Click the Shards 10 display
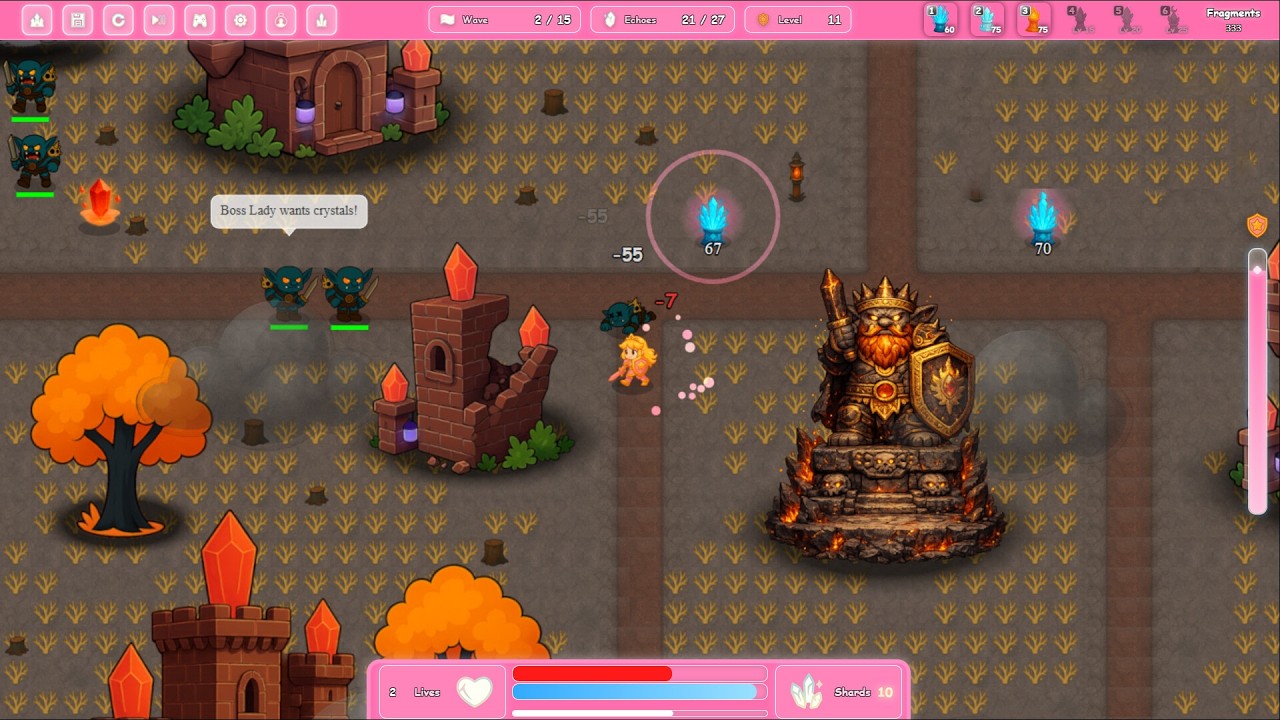 click(838, 691)
